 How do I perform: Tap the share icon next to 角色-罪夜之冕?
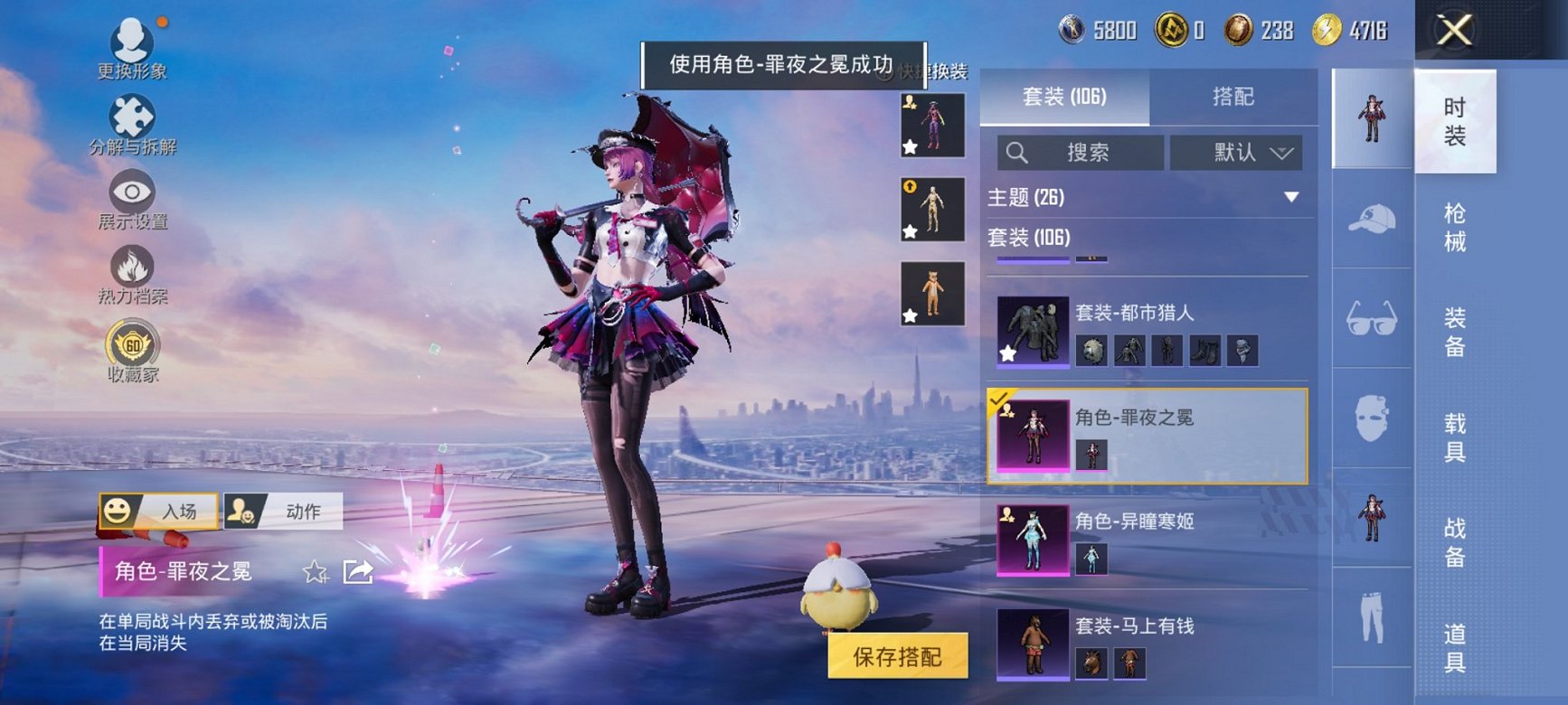pos(359,569)
